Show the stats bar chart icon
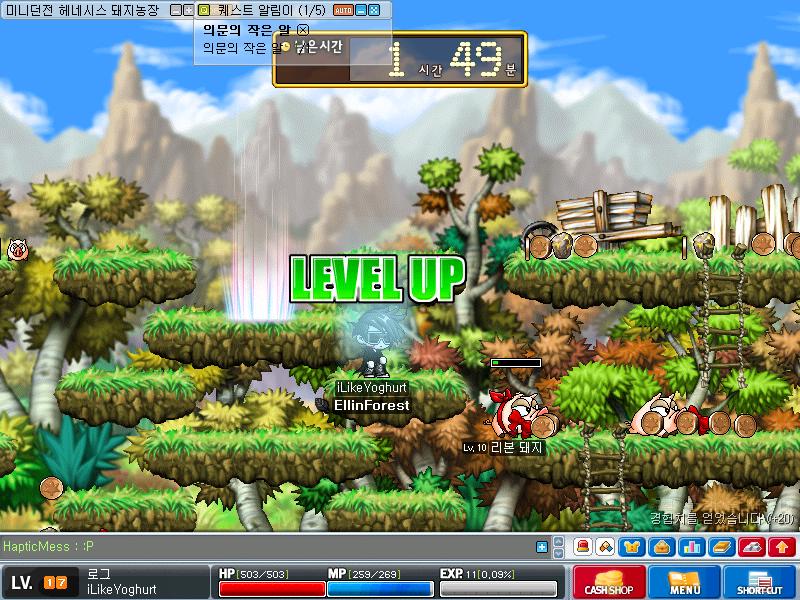The width and height of the screenshot is (800, 600). [690, 547]
